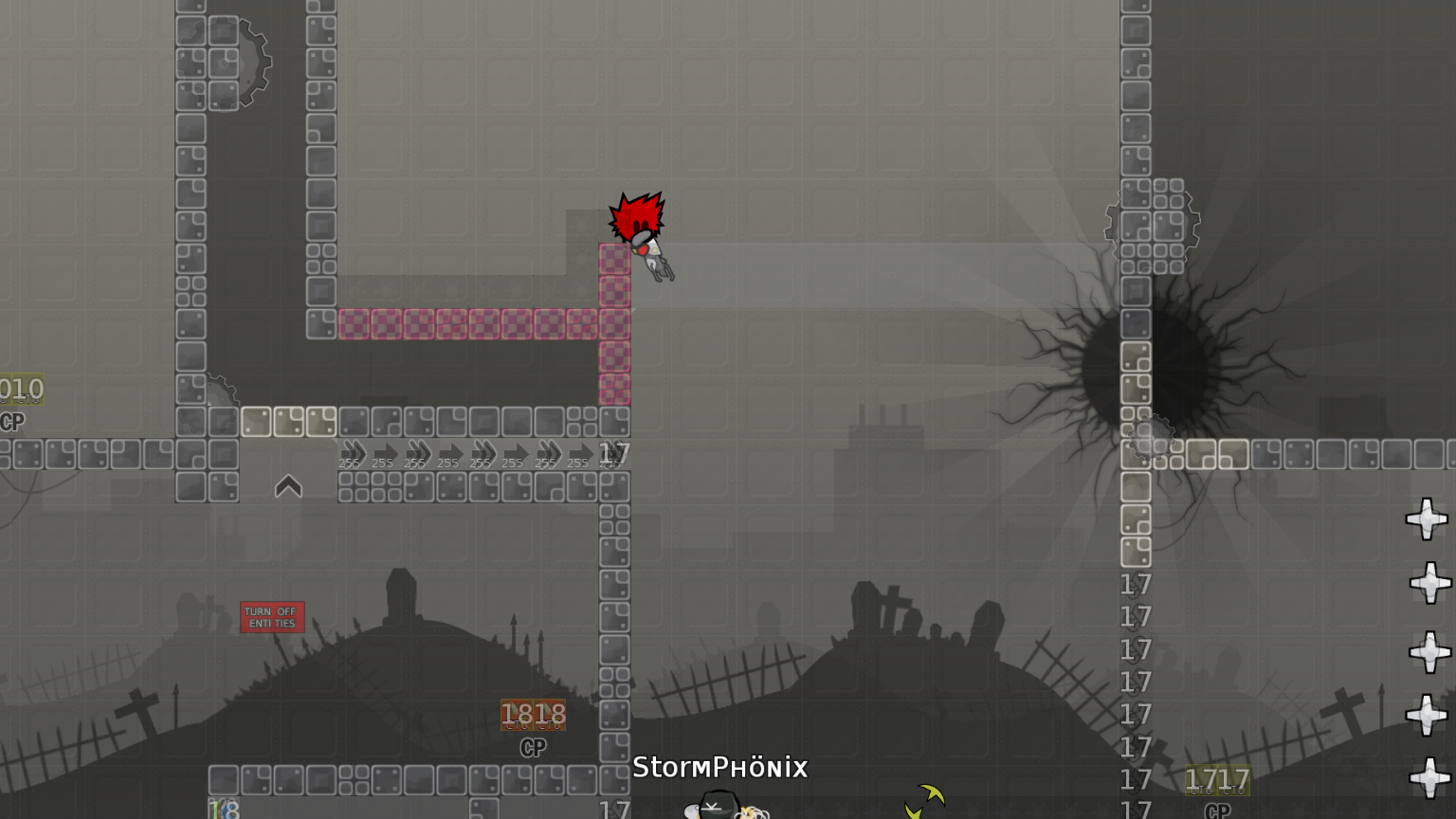Click the upward chevron arrow tile
This screenshot has width=1456, height=819.
tap(288, 487)
